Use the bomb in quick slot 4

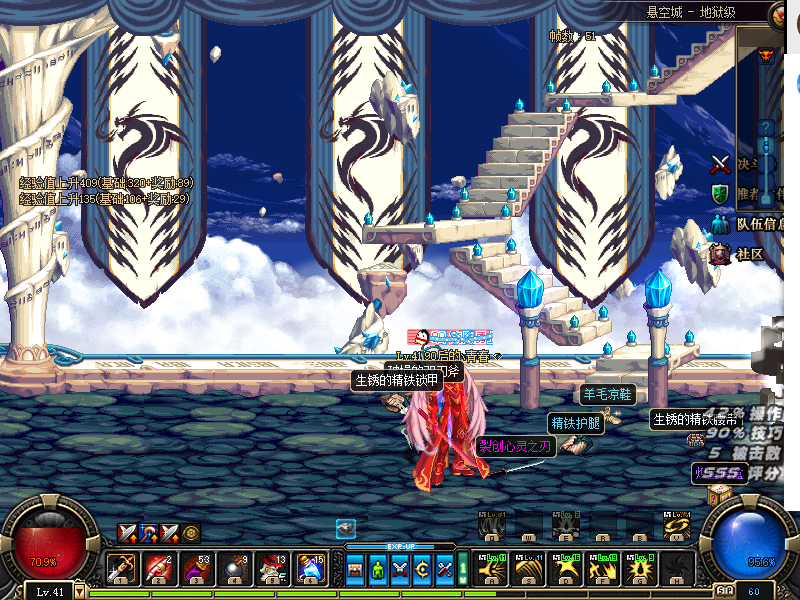pos(233,569)
